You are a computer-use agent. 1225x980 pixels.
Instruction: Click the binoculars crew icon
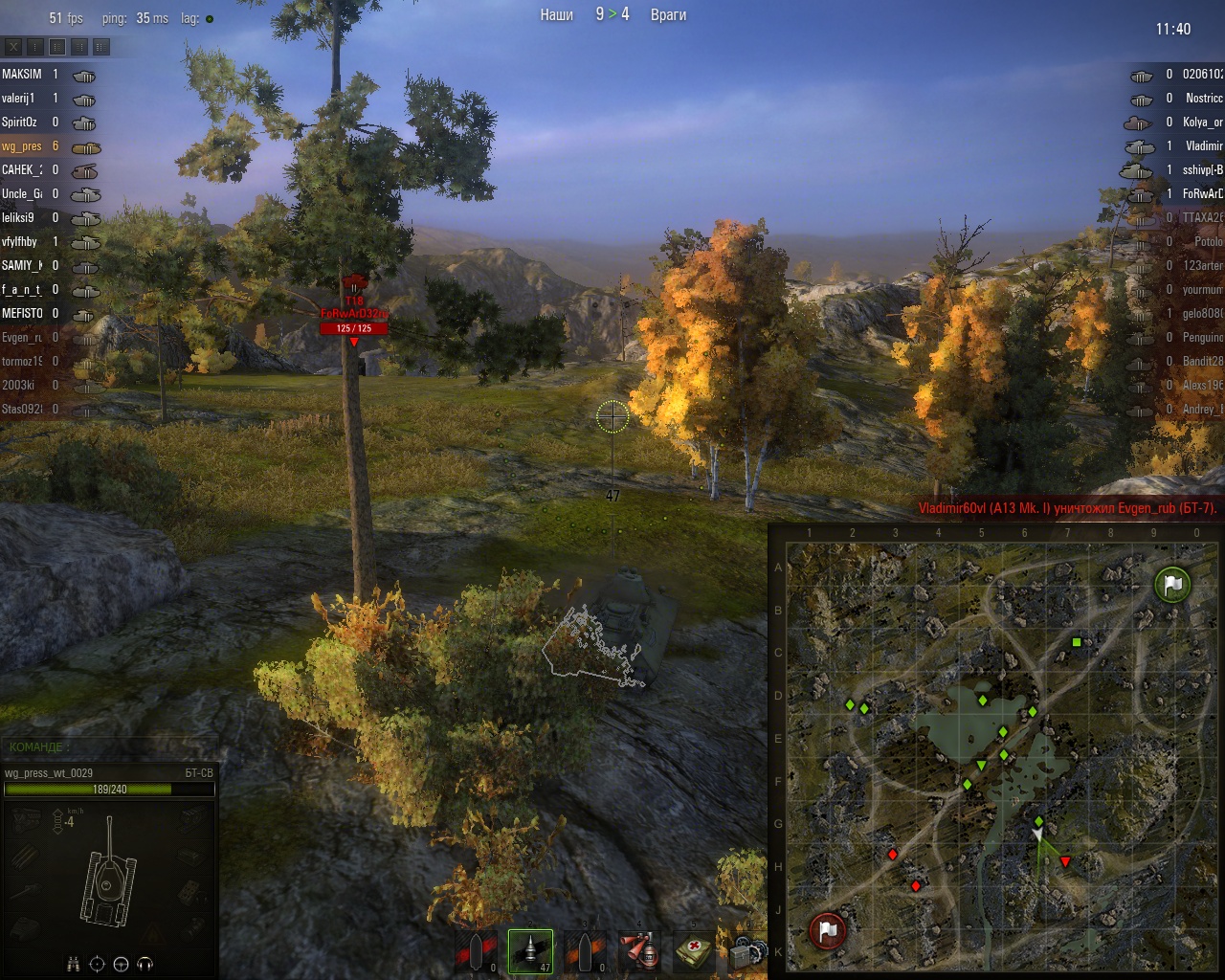(73, 964)
